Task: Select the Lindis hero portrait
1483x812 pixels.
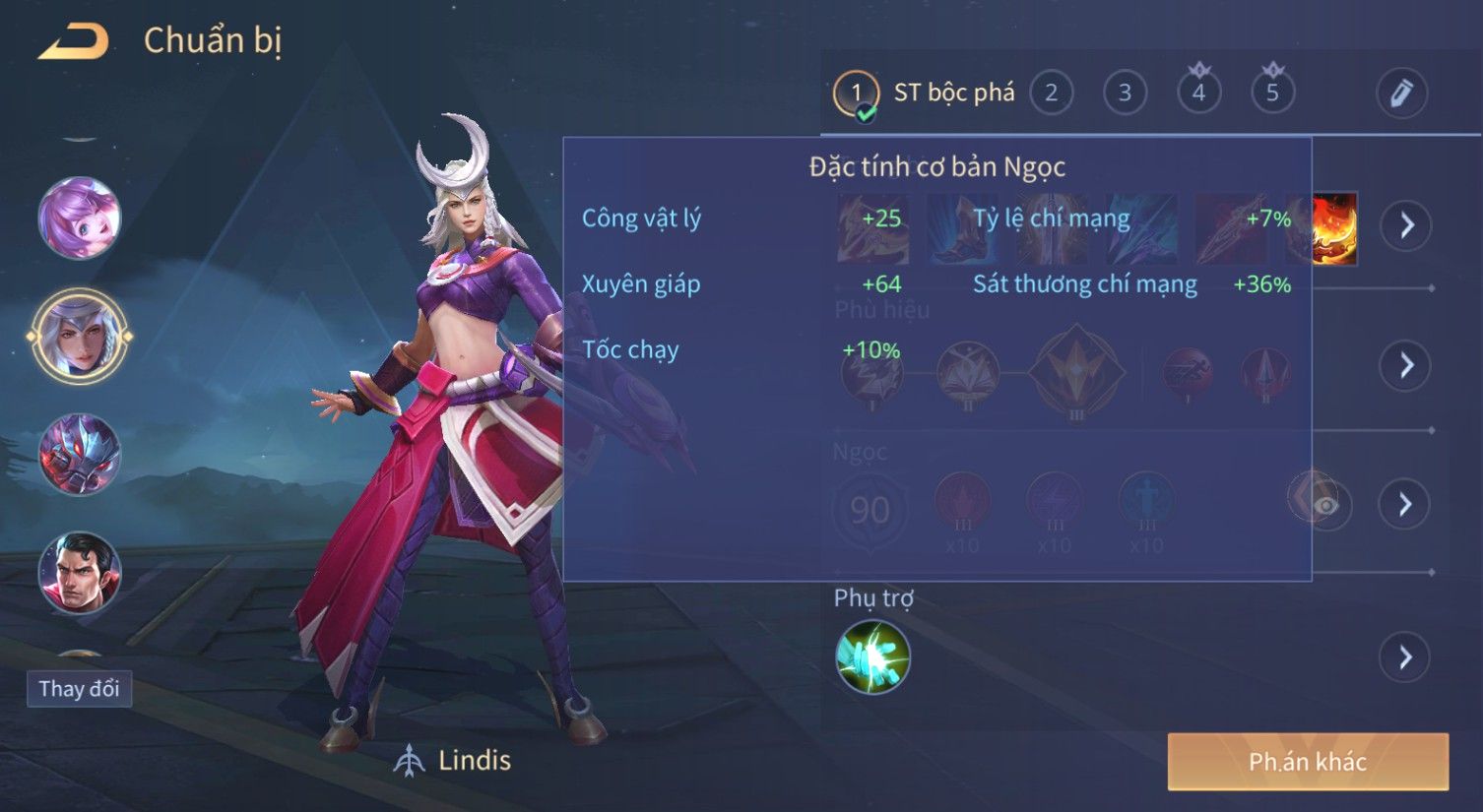Action: (79, 336)
